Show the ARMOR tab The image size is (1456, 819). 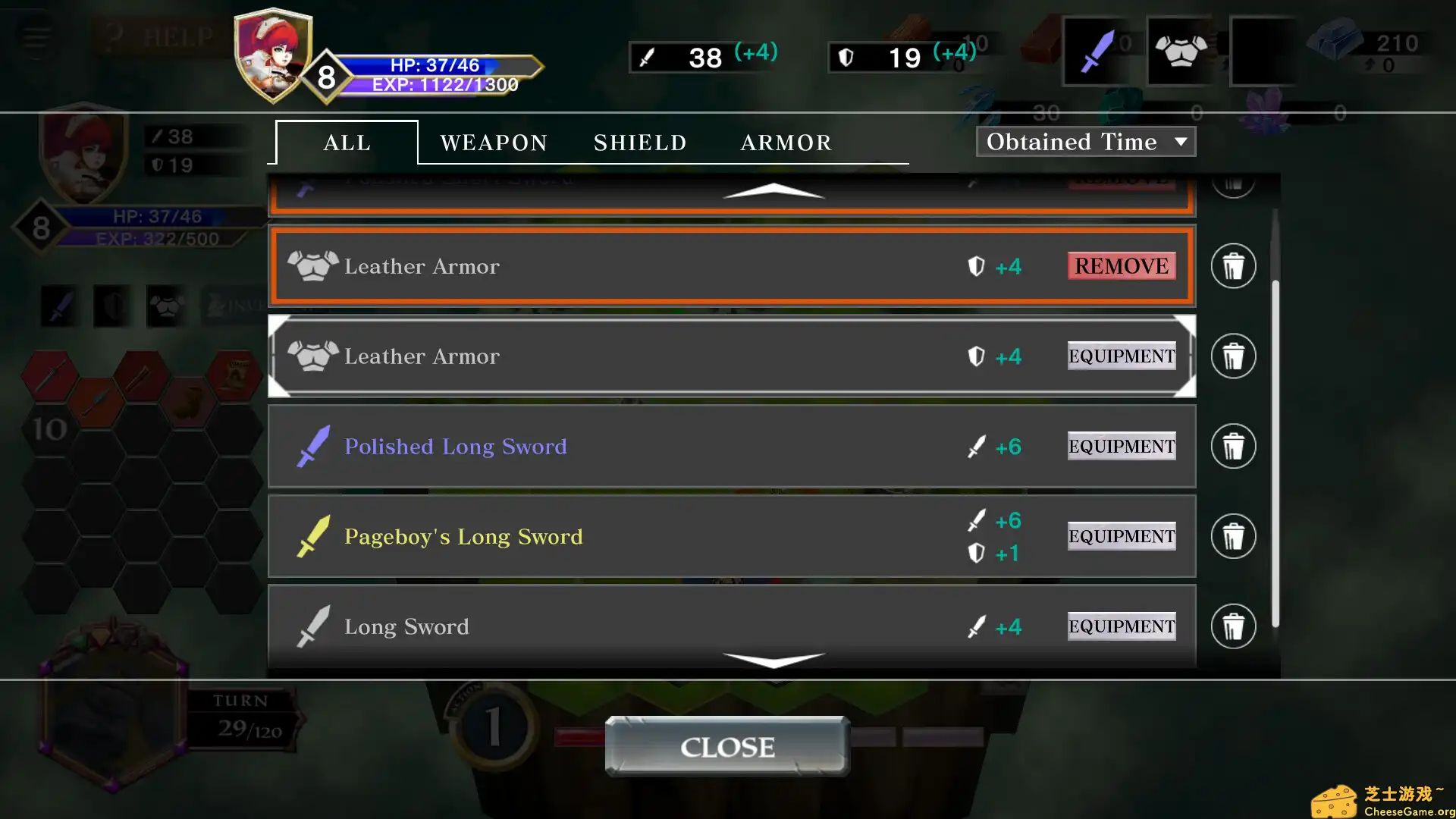(786, 143)
